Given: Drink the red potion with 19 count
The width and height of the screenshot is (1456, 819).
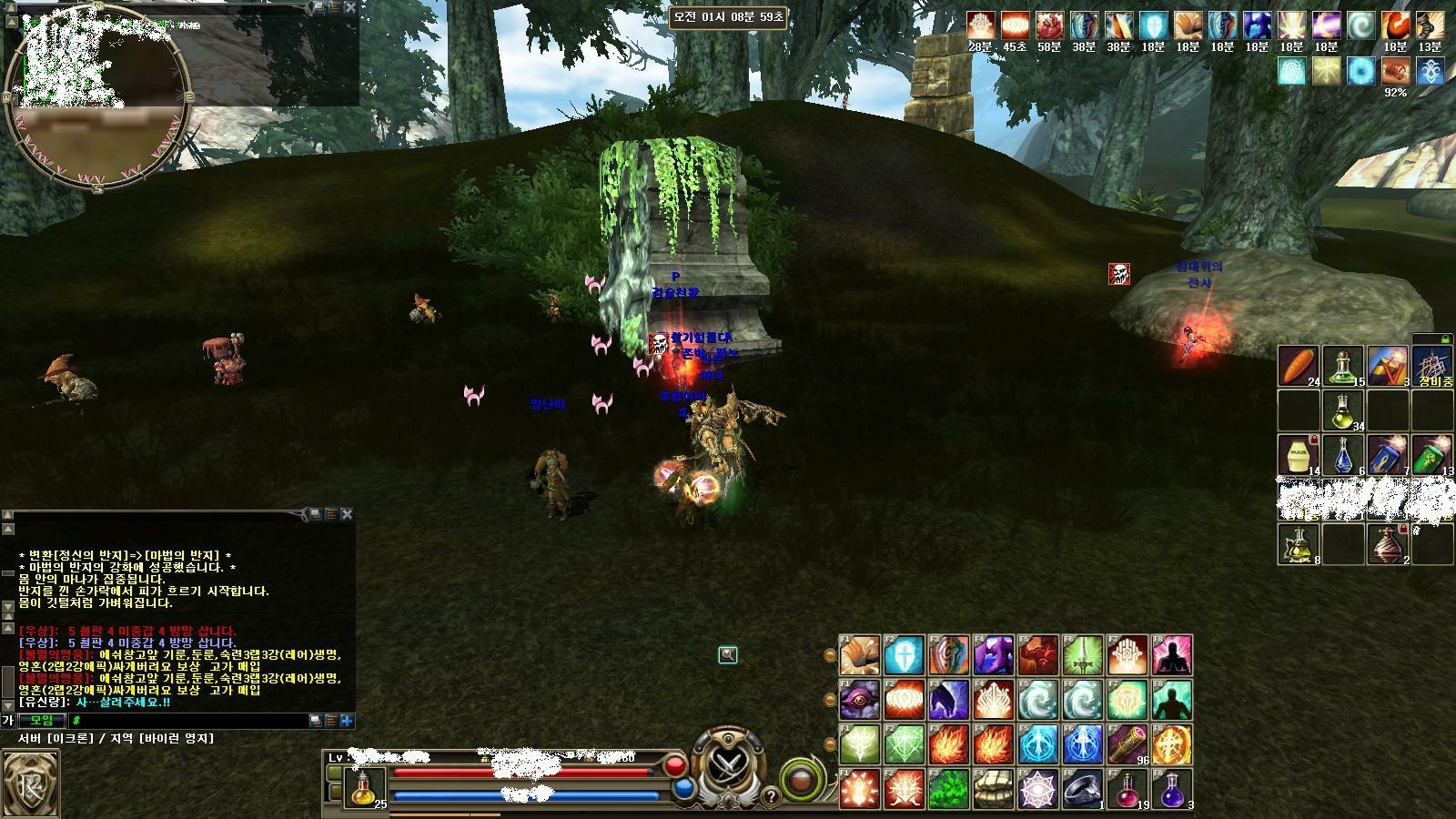Looking at the screenshot, I should (x=1127, y=789).
